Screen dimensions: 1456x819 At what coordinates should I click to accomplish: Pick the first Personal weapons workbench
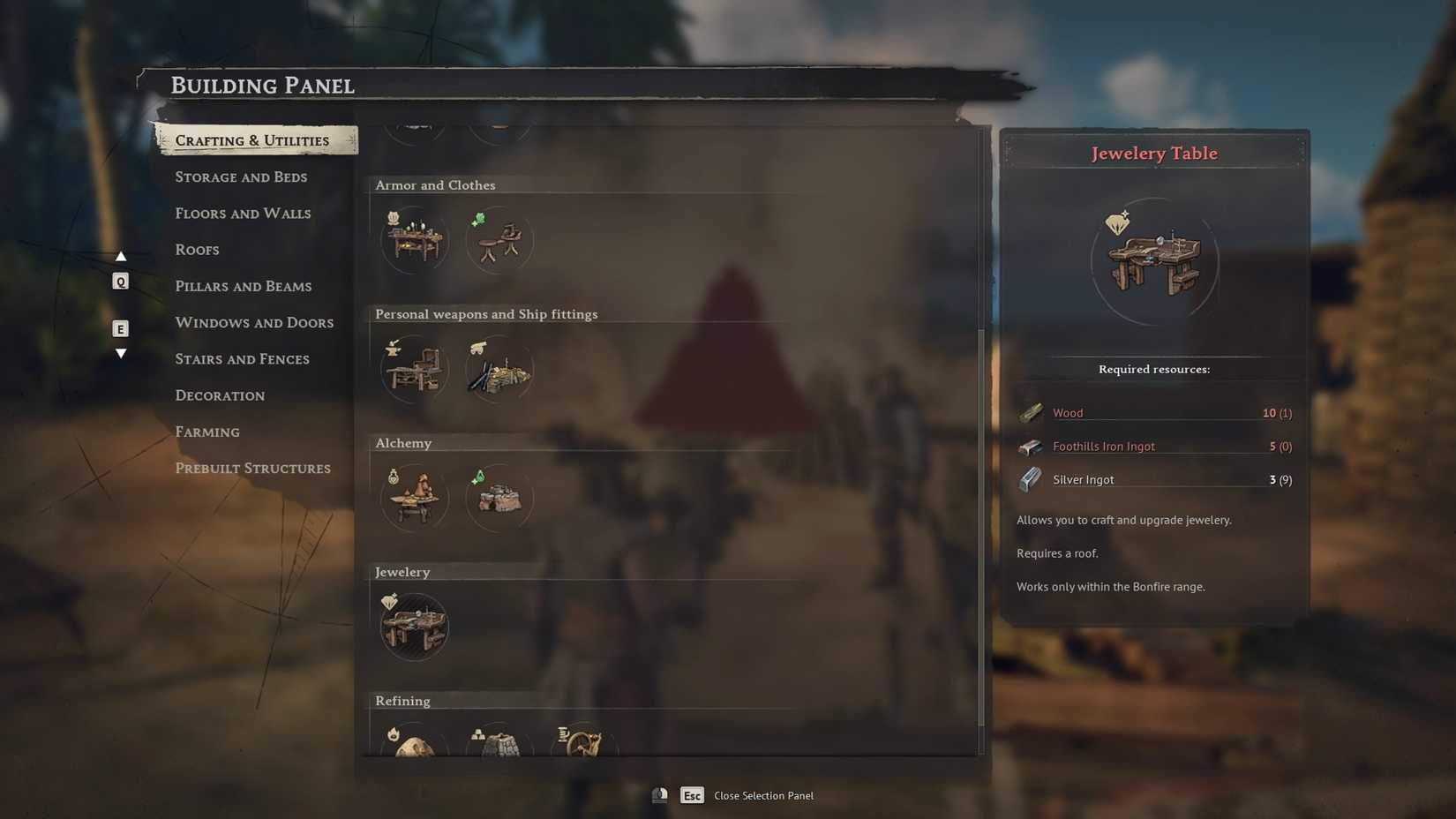pos(414,369)
